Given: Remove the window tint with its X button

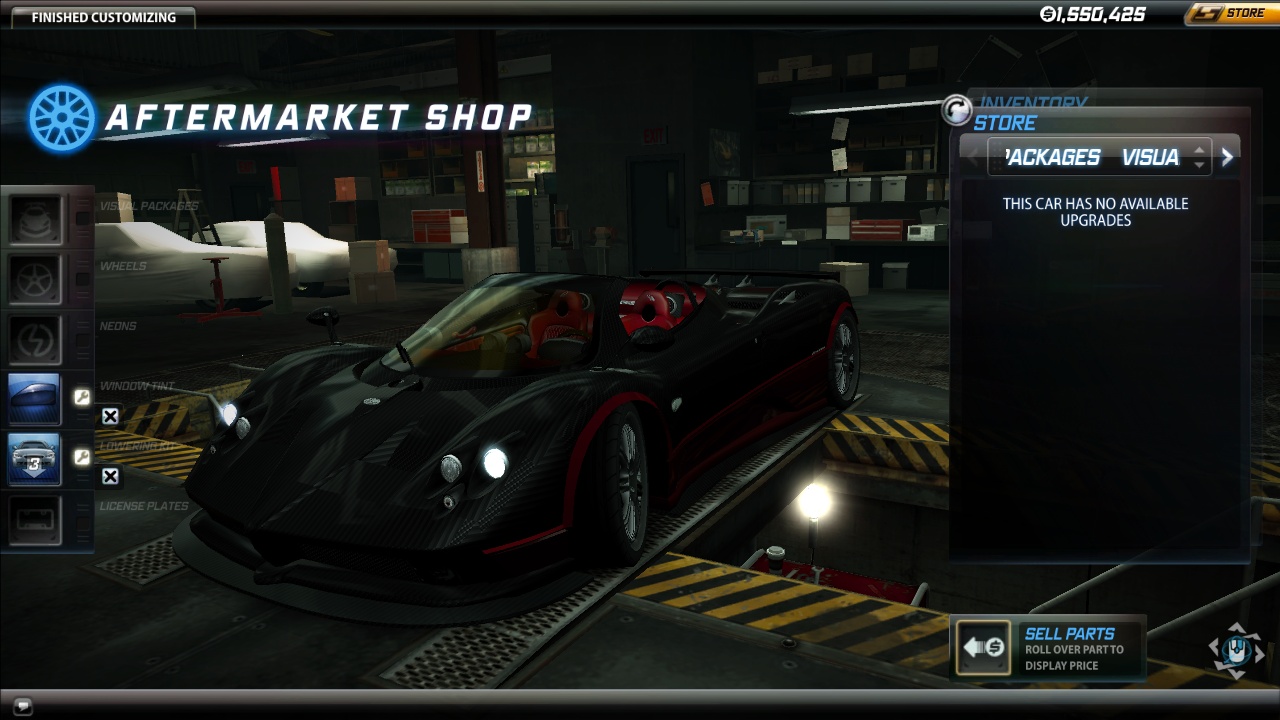Looking at the screenshot, I should tap(110, 416).
